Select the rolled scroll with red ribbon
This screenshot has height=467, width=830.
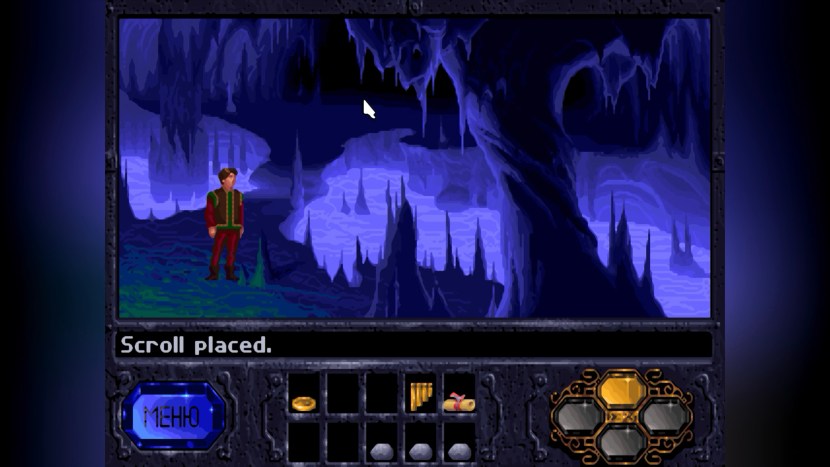tap(458, 402)
